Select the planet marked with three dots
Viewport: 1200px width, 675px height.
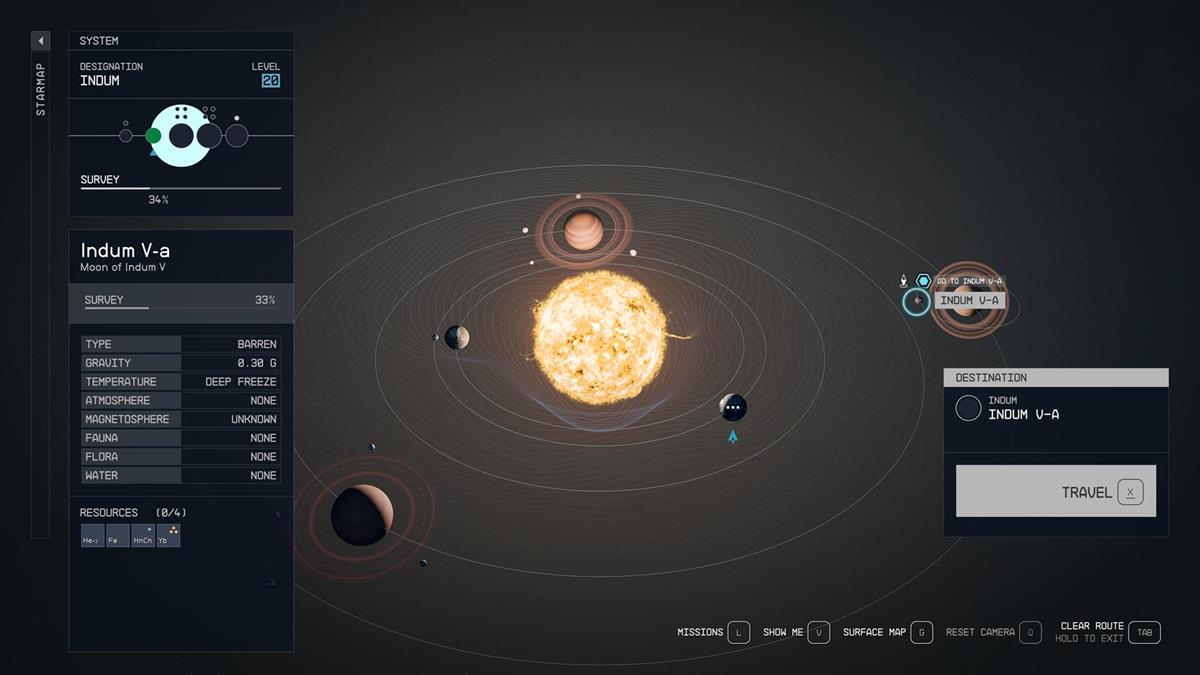733,407
